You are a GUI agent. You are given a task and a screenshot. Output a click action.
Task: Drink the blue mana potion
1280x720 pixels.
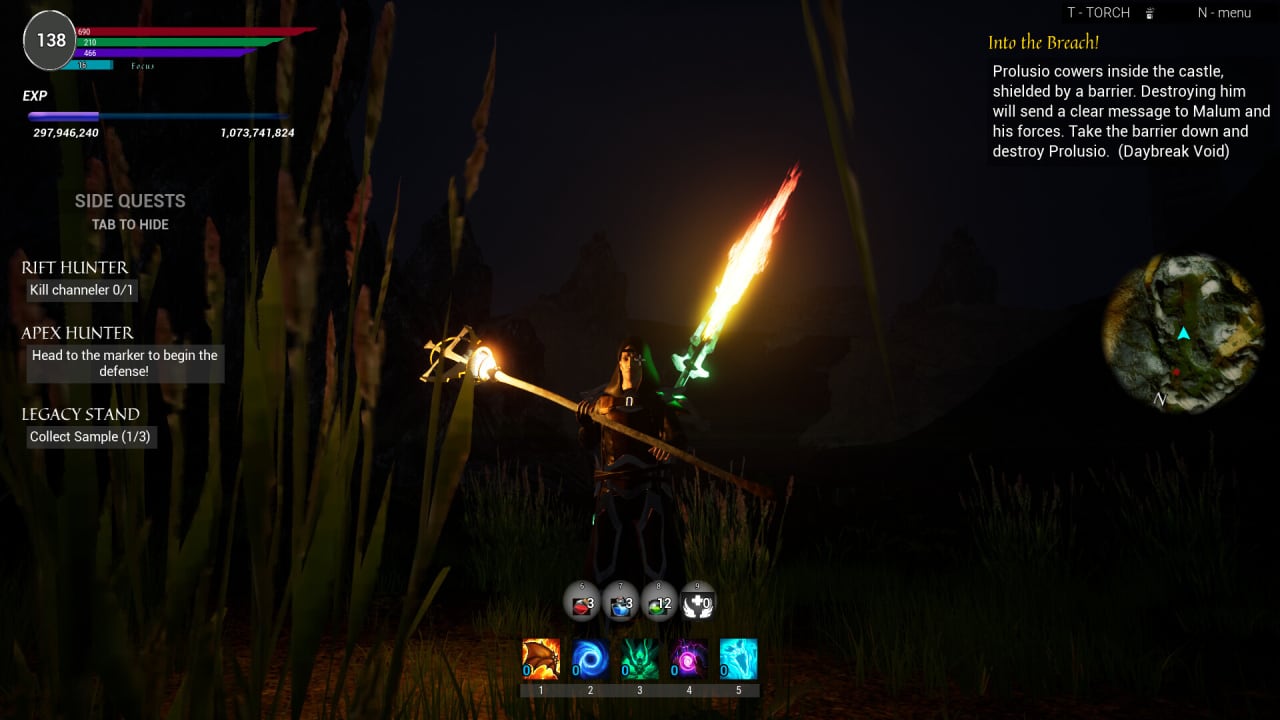[x=621, y=602]
